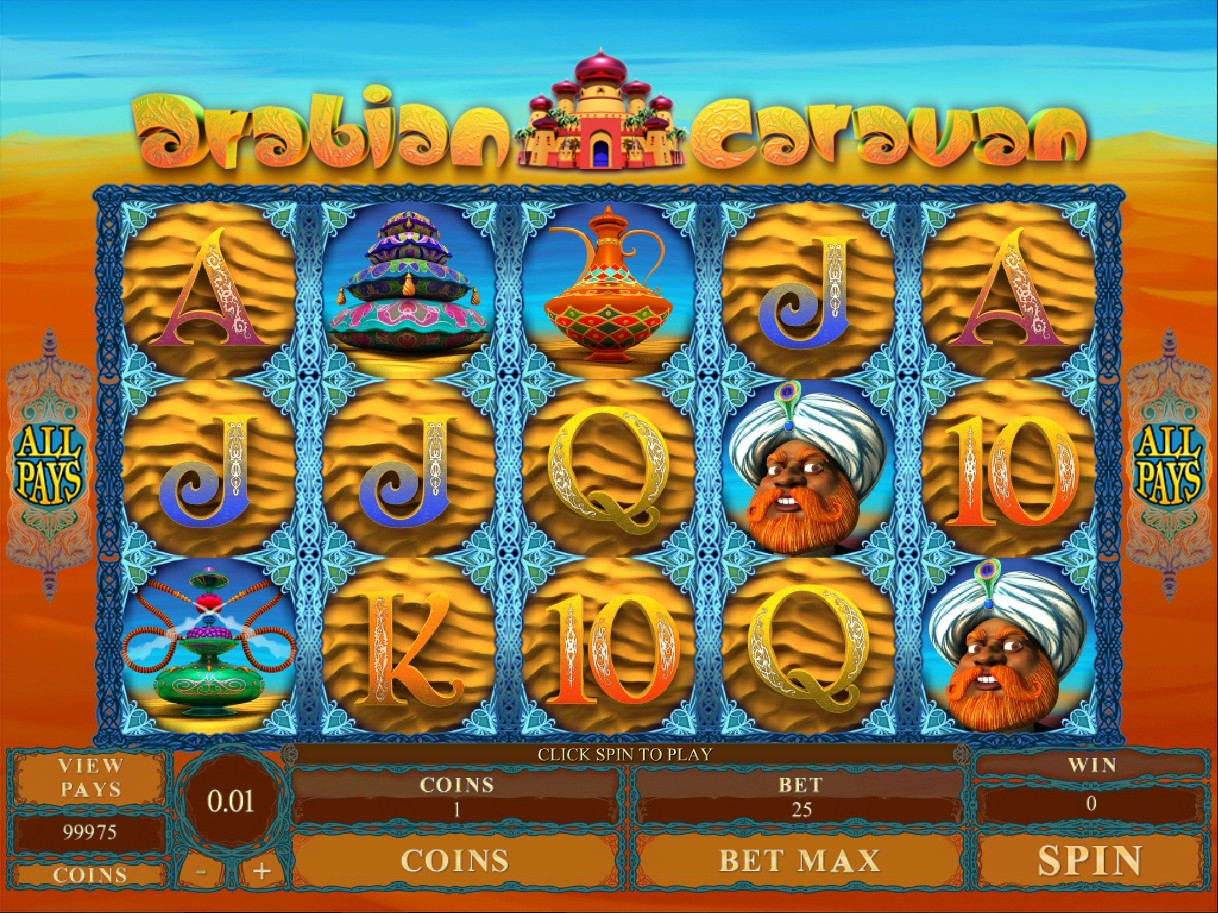Activate the BET MAX button
The image size is (1218, 913).
click(799, 860)
